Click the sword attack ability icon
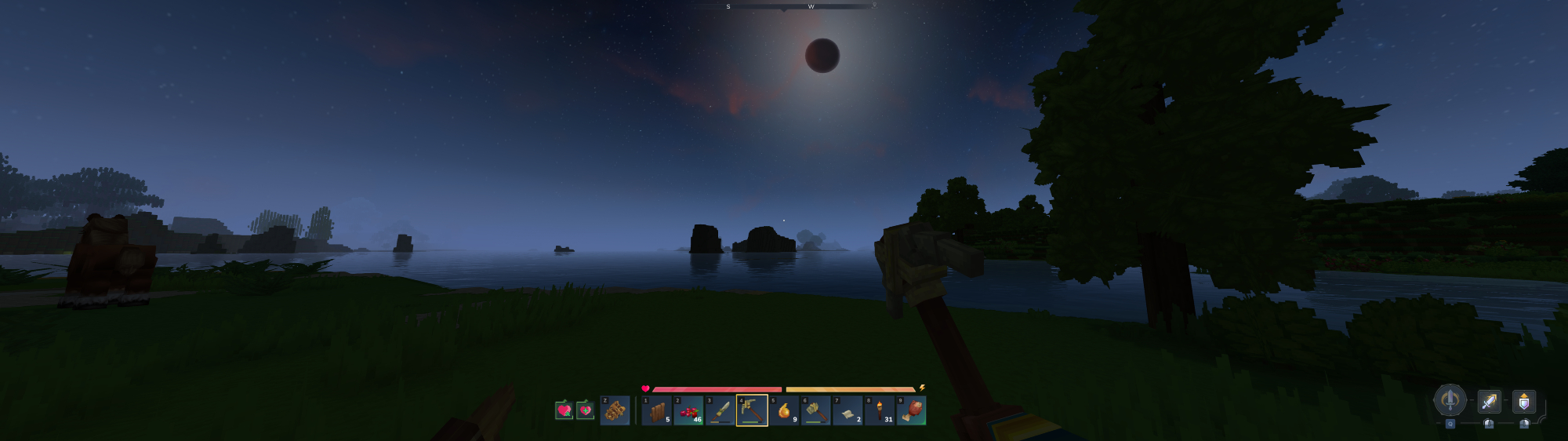 click(x=1488, y=402)
